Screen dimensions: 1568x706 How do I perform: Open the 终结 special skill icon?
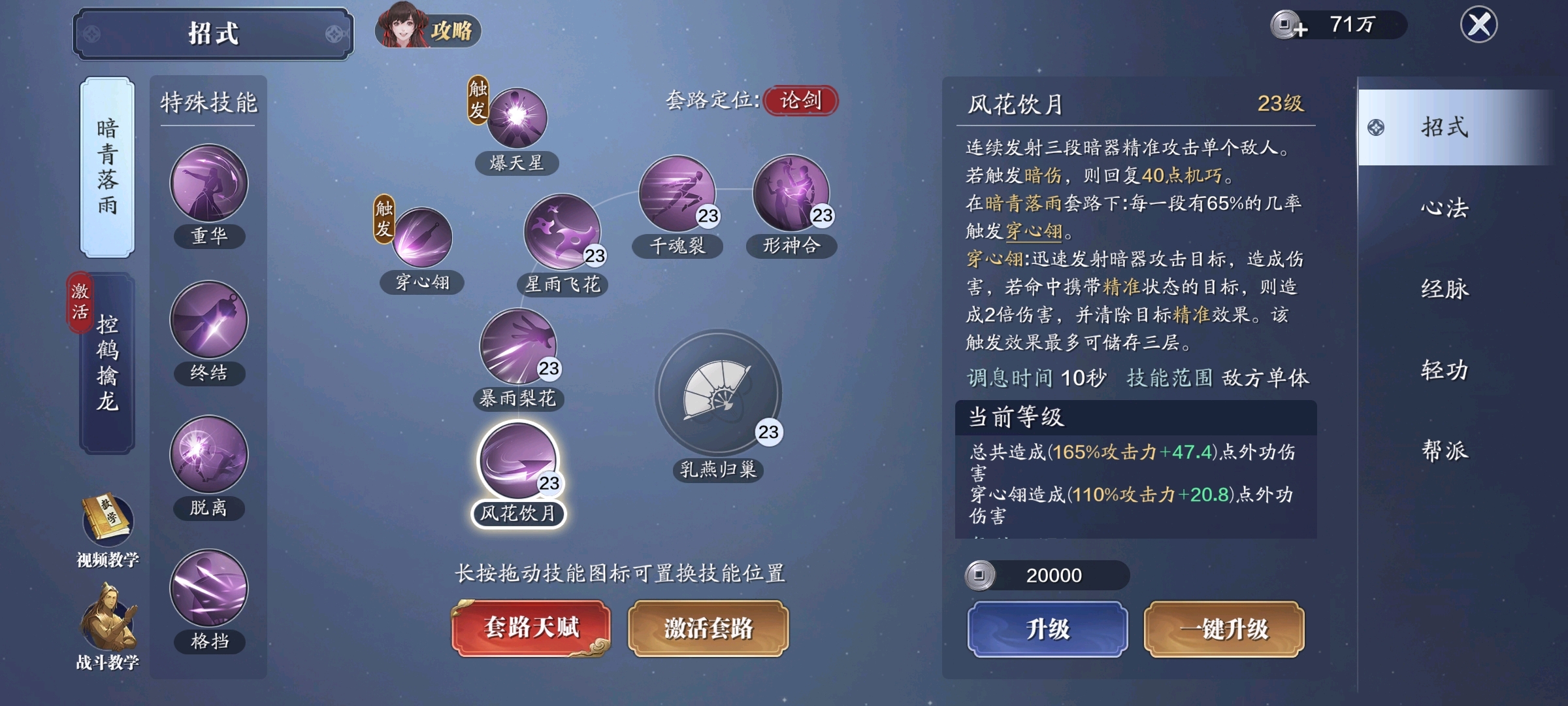[x=209, y=320]
